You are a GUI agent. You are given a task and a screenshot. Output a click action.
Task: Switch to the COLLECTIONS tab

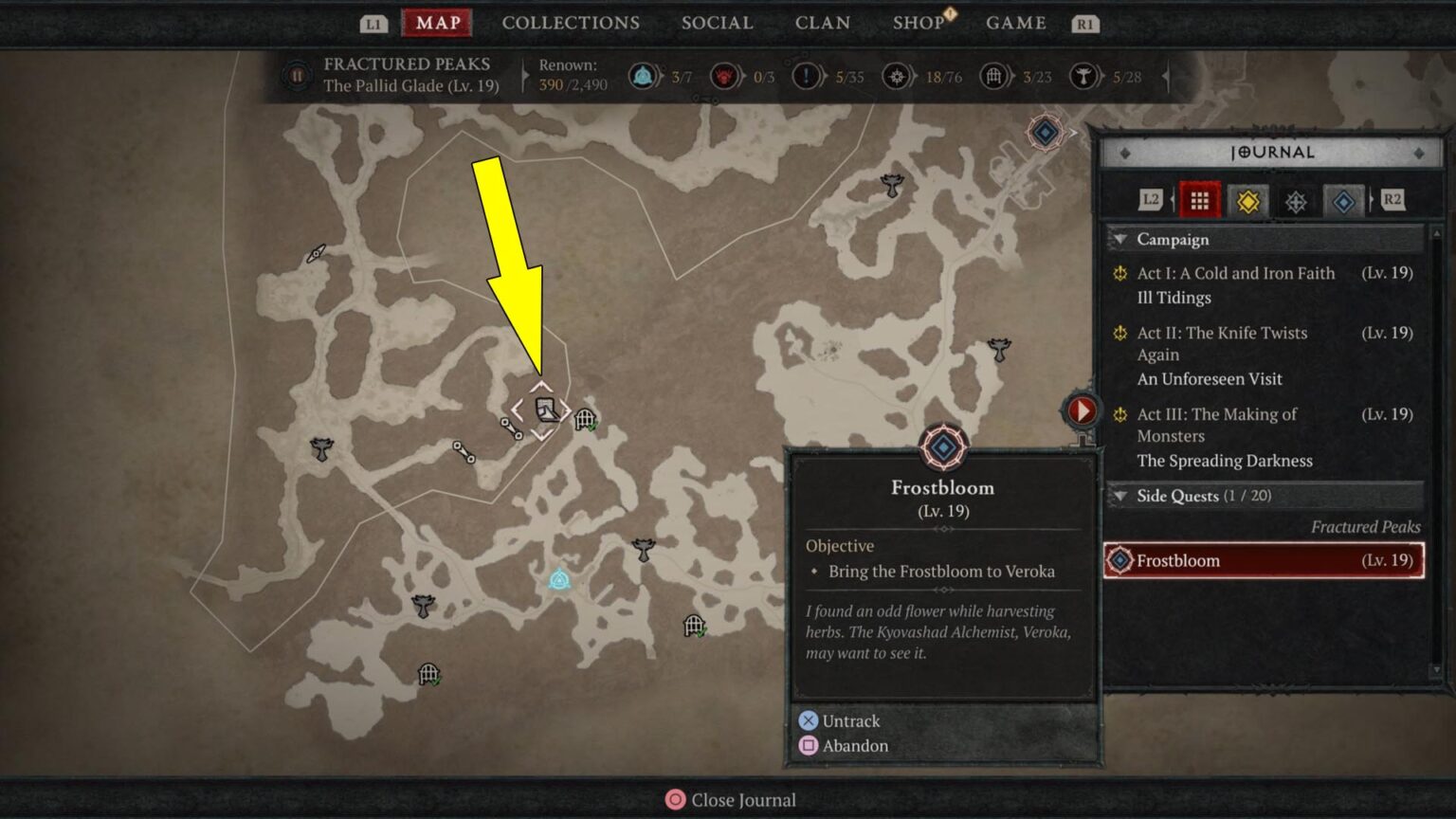coord(571,23)
